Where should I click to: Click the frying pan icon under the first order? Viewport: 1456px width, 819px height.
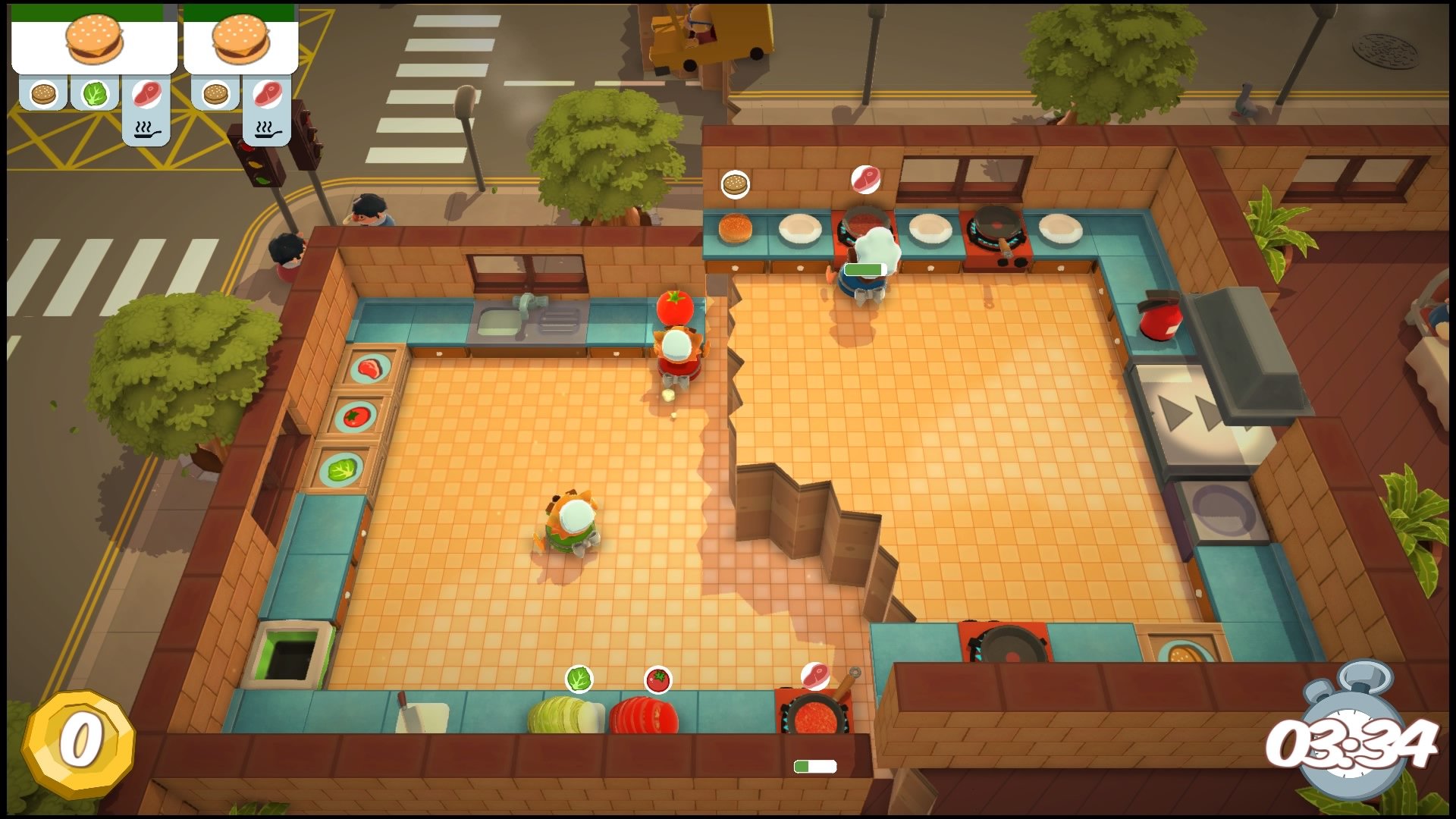146,130
